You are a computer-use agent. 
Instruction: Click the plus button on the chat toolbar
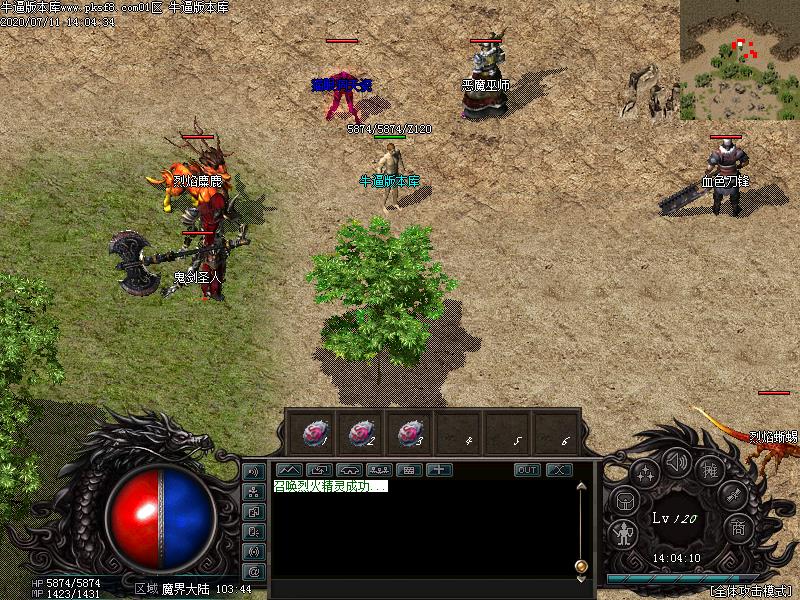point(439,469)
